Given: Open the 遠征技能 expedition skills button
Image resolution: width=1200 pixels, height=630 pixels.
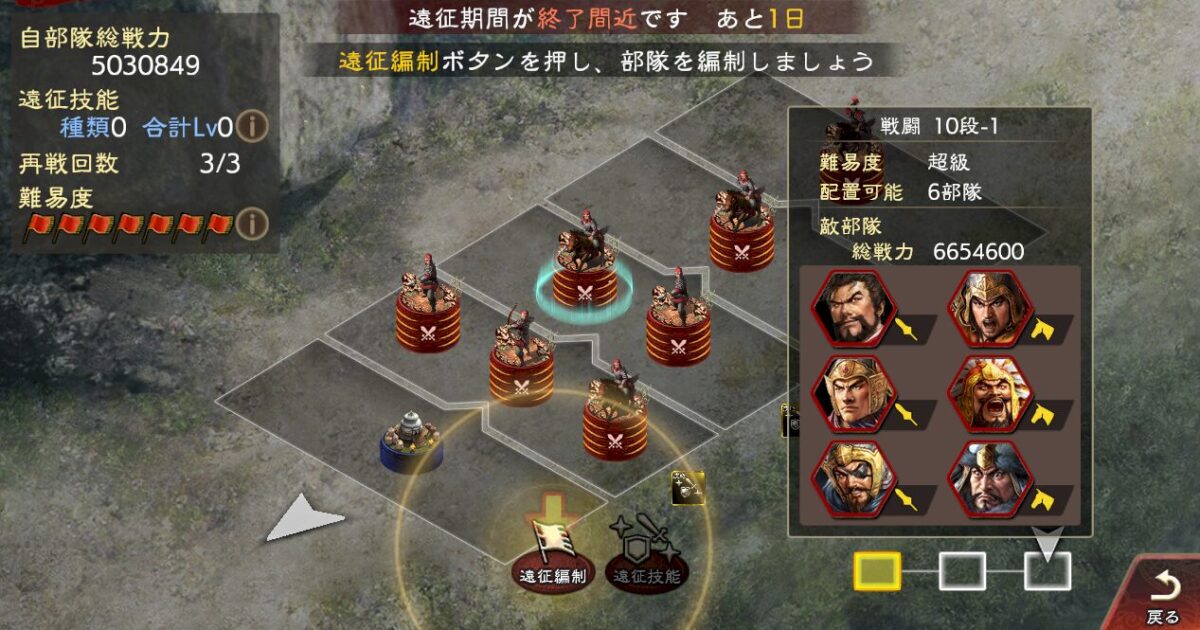Looking at the screenshot, I should [645, 555].
